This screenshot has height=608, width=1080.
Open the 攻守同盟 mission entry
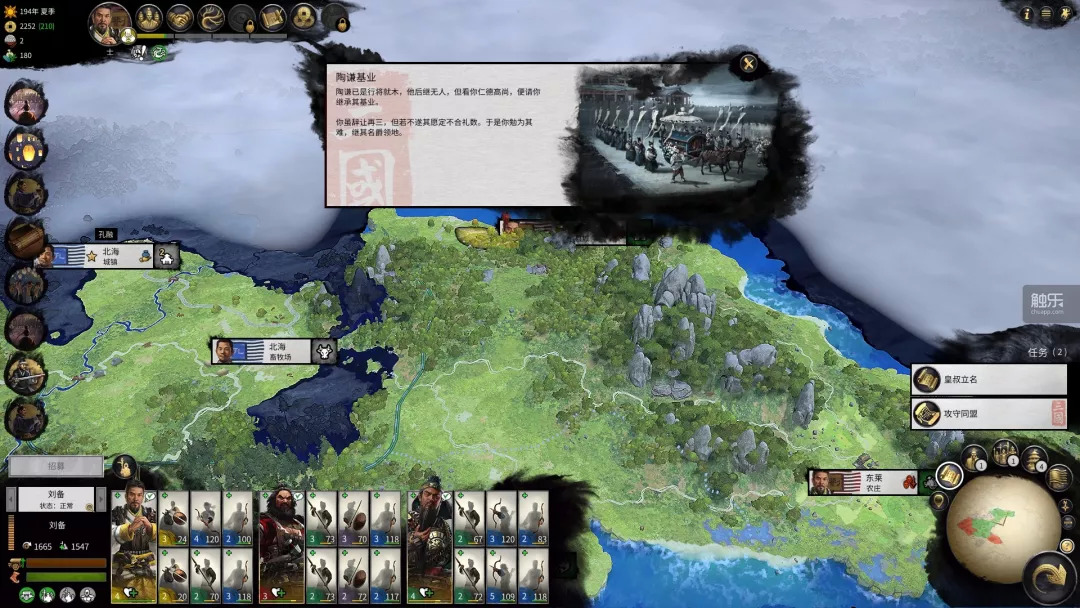pos(989,413)
